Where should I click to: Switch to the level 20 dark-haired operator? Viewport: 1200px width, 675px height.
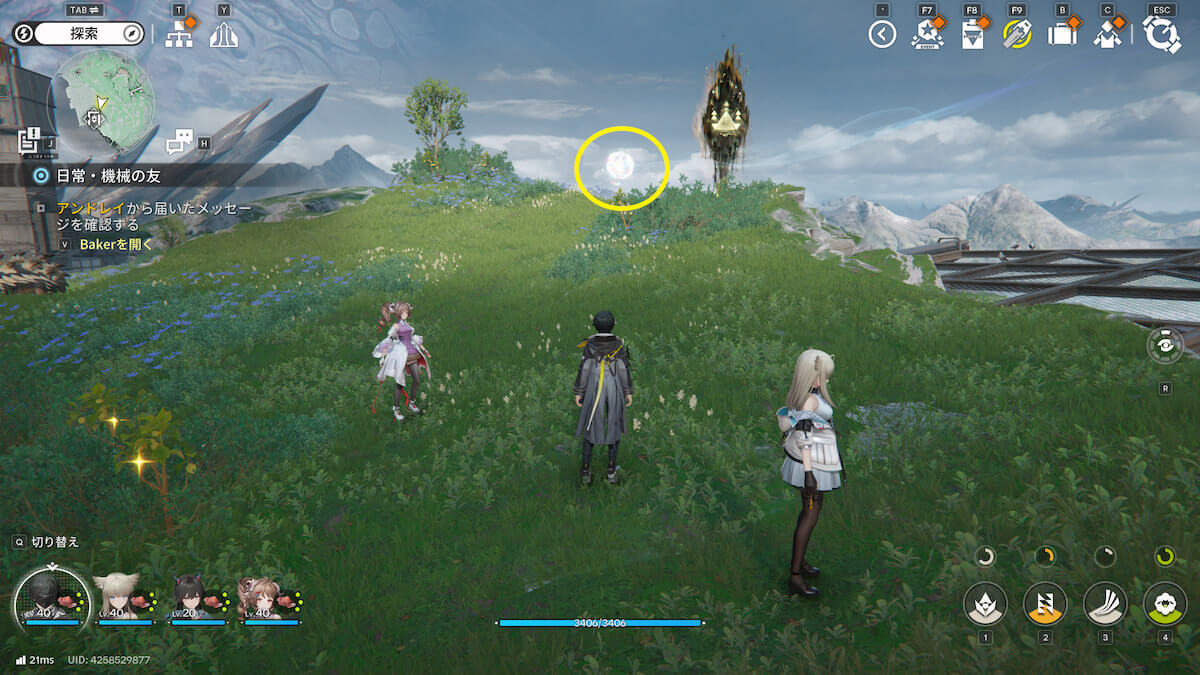click(191, 597)
